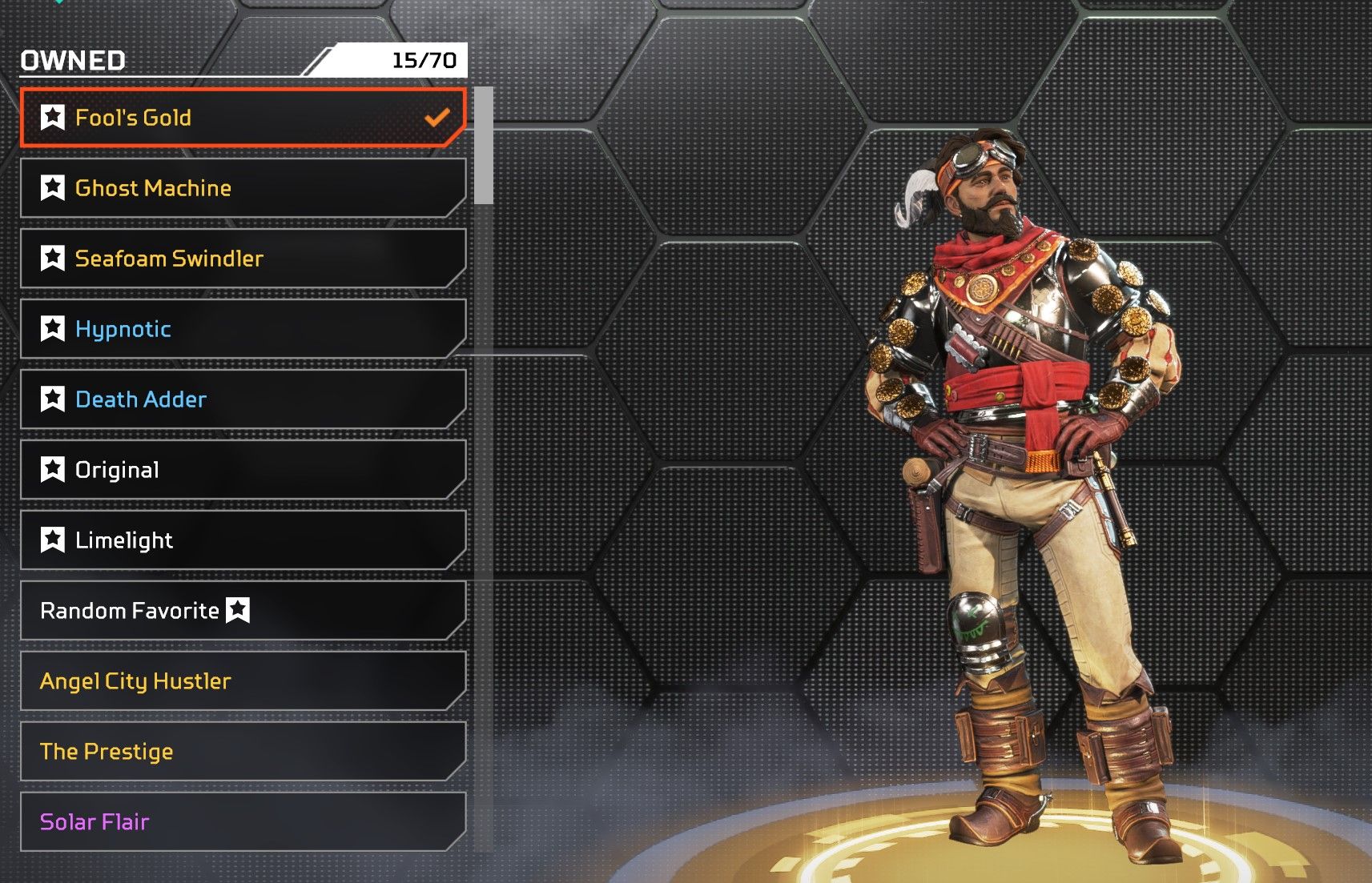The width and height of the screenshot is (1372, 883).
Task: Select the Death Adder skin
Action: point(240,399)
